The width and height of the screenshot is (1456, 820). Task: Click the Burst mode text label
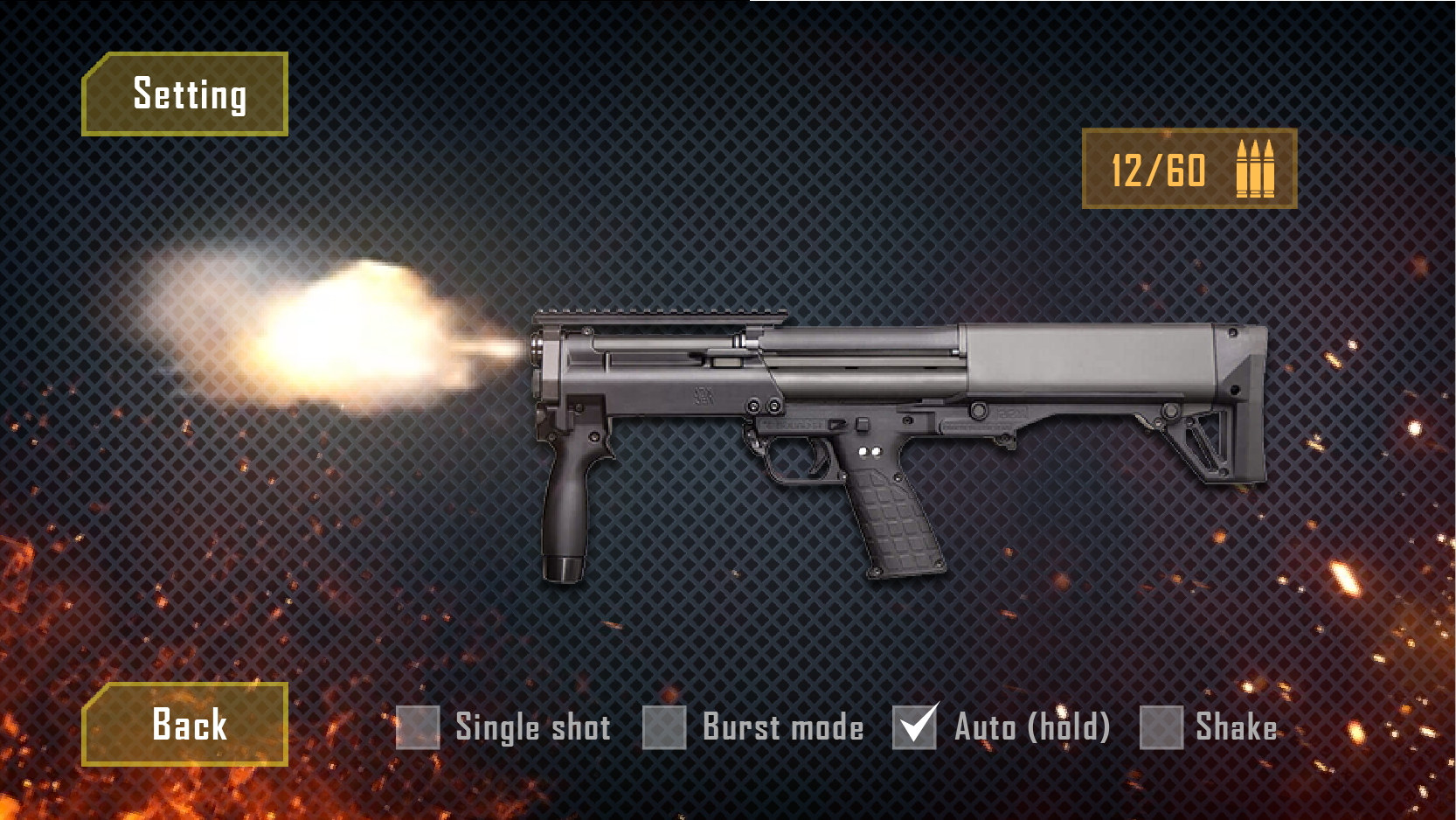(781, 726)
